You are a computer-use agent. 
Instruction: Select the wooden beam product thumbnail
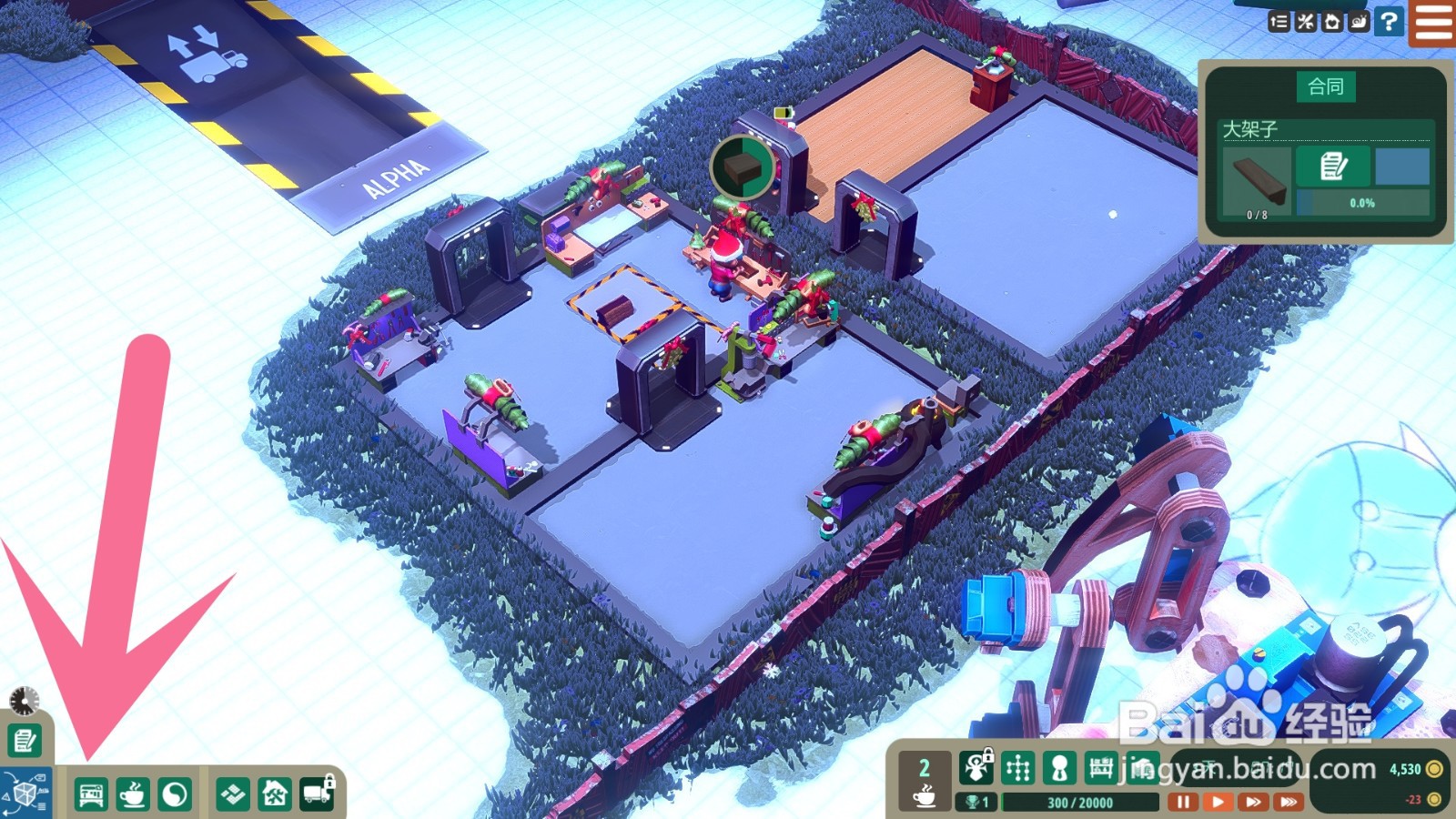(1257, 179)
